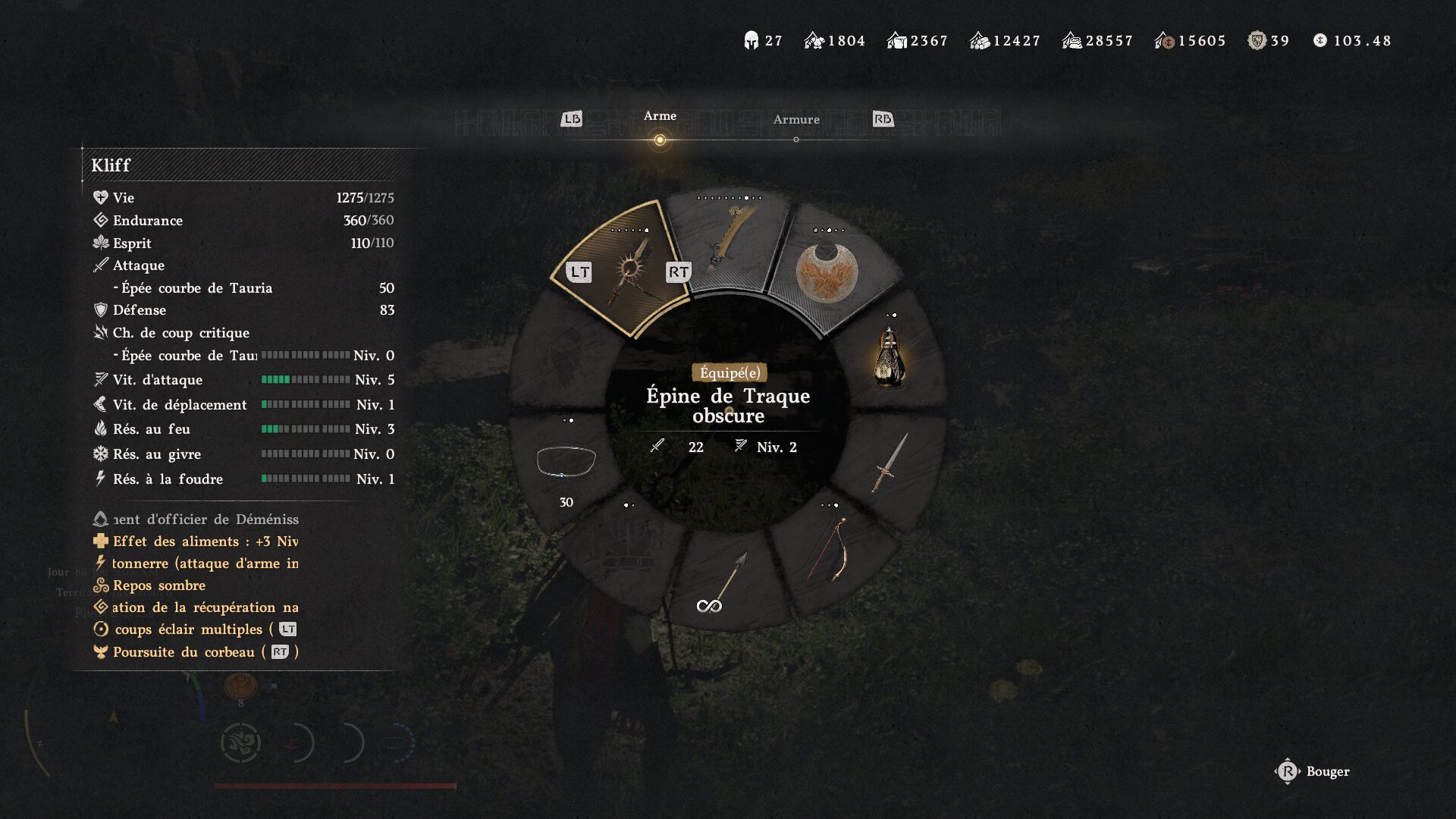Viewport: 1456px width, 819px height.
Task: Select the lantern in the wheel
Action: (890, 358)
